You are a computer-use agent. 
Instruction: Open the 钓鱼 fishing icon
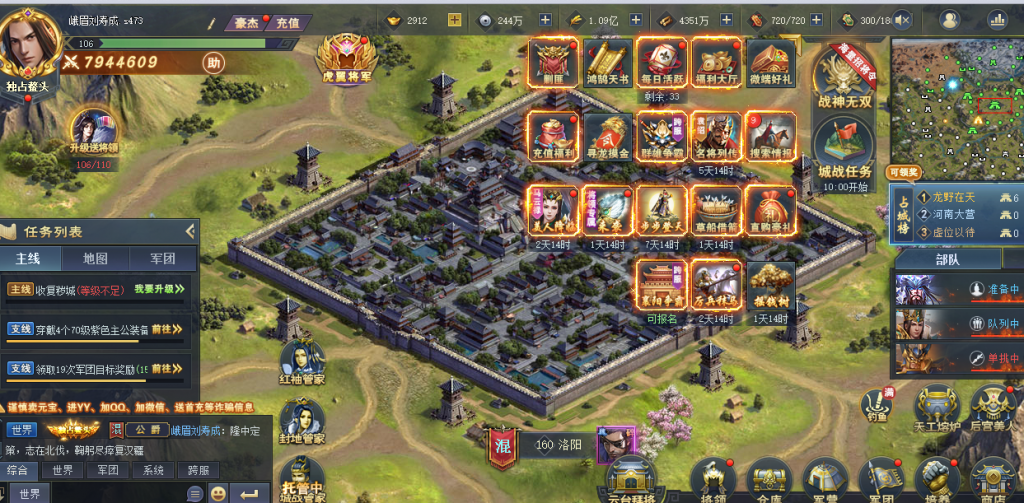coord(876,405)
